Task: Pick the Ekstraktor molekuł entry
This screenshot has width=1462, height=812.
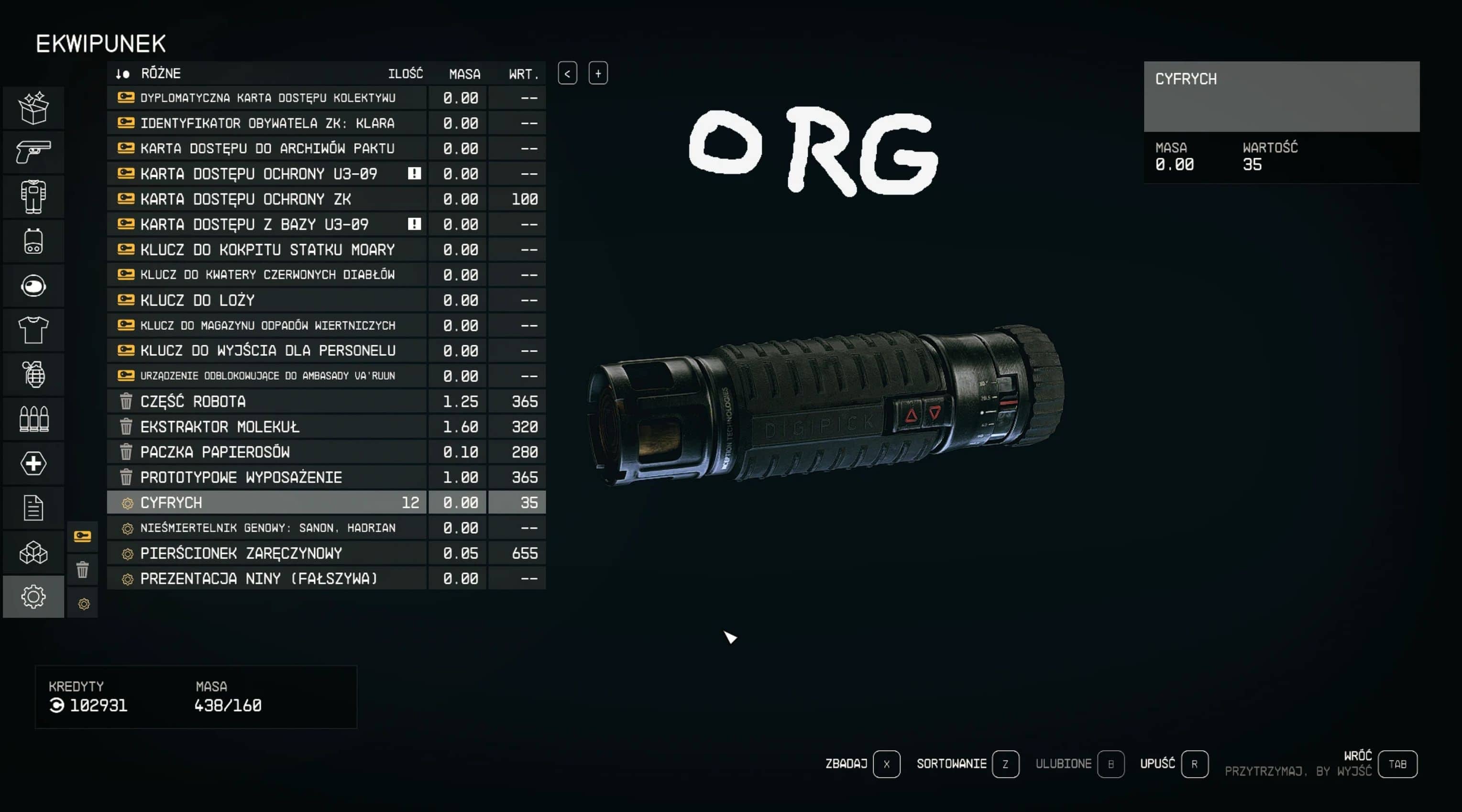Action: coord(267,426)
